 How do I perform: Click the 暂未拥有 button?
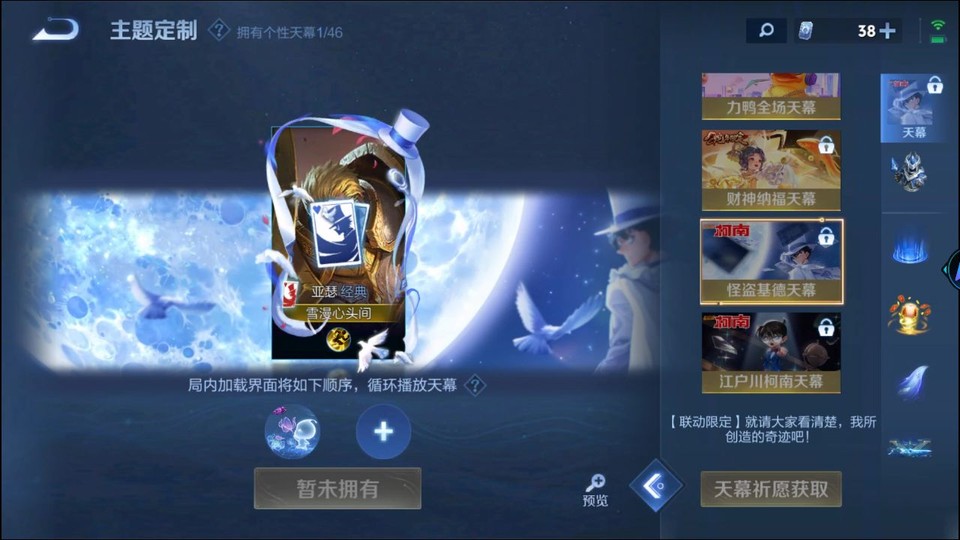337,488
